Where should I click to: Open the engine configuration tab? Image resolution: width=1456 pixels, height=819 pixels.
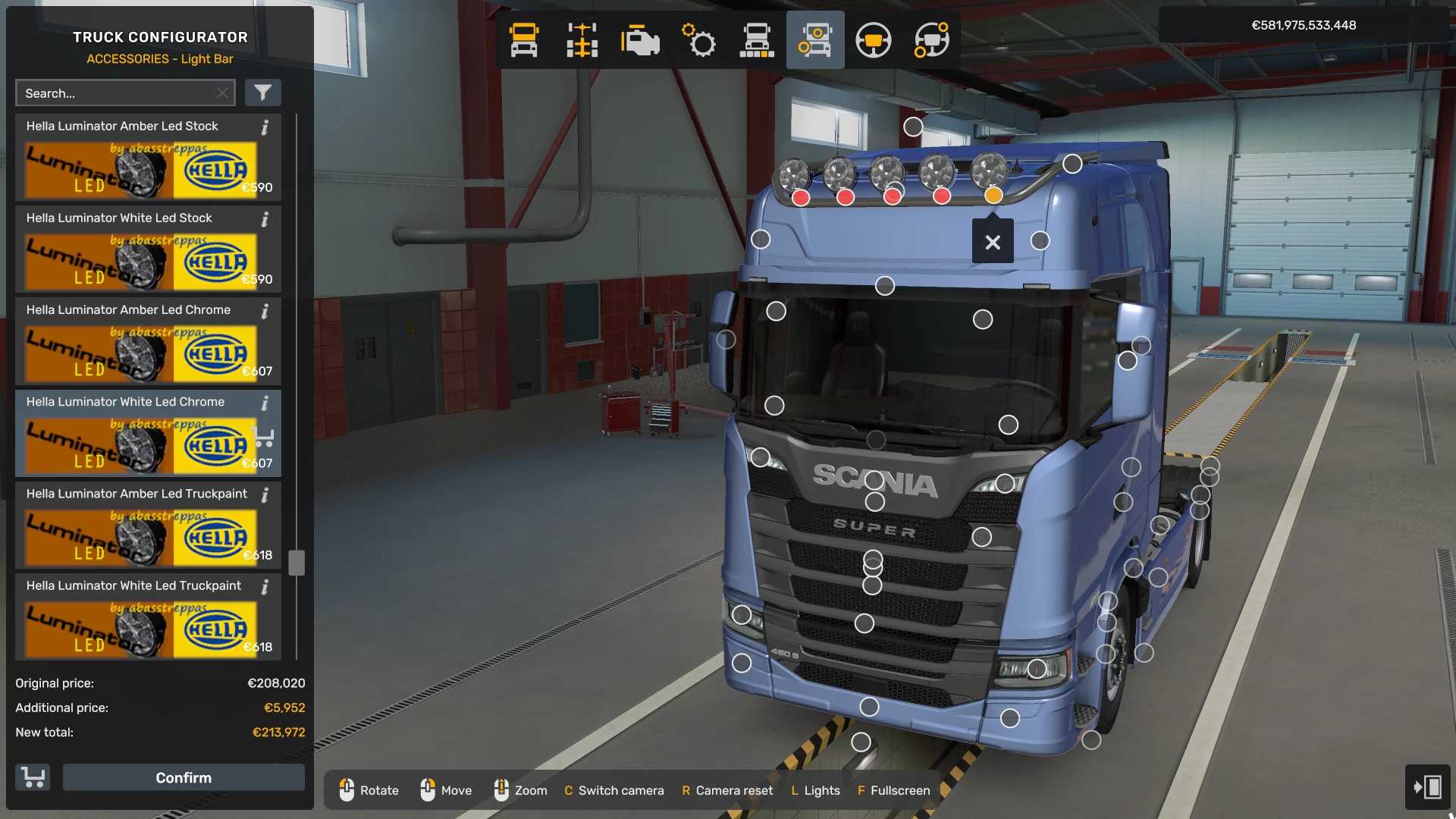640,40
